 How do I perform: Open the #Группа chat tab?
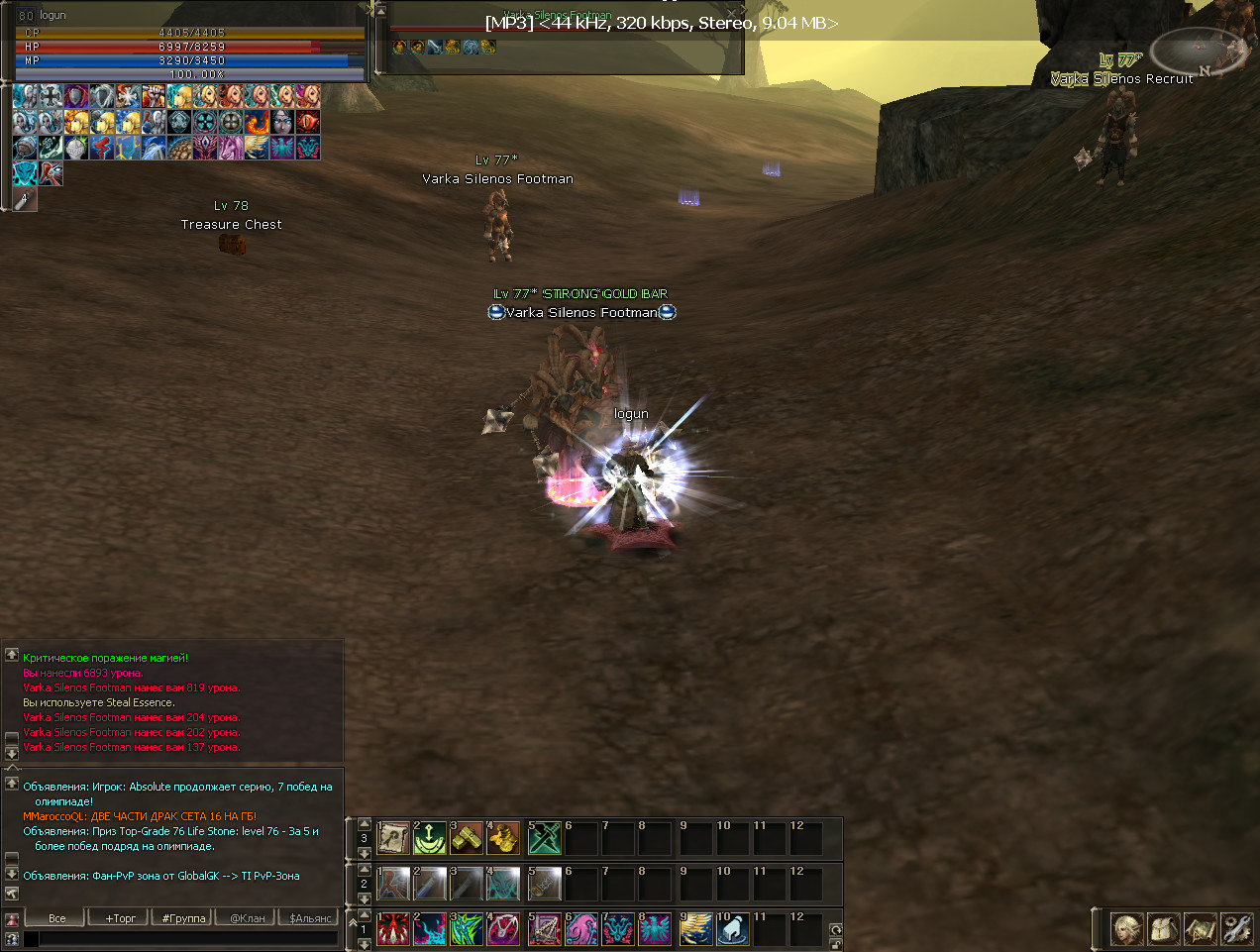(183, 918)
